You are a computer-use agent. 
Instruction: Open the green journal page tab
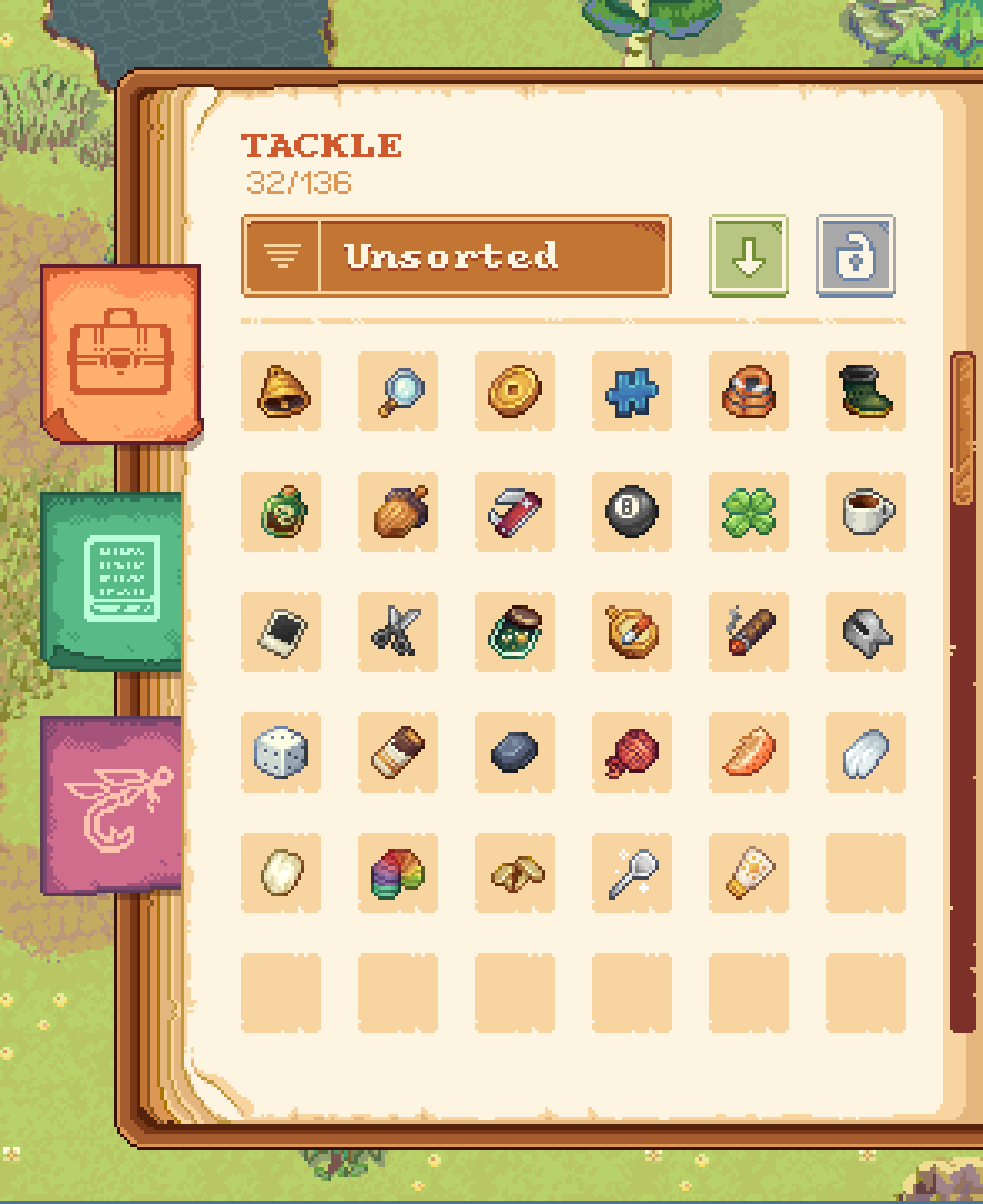[113, 579]
